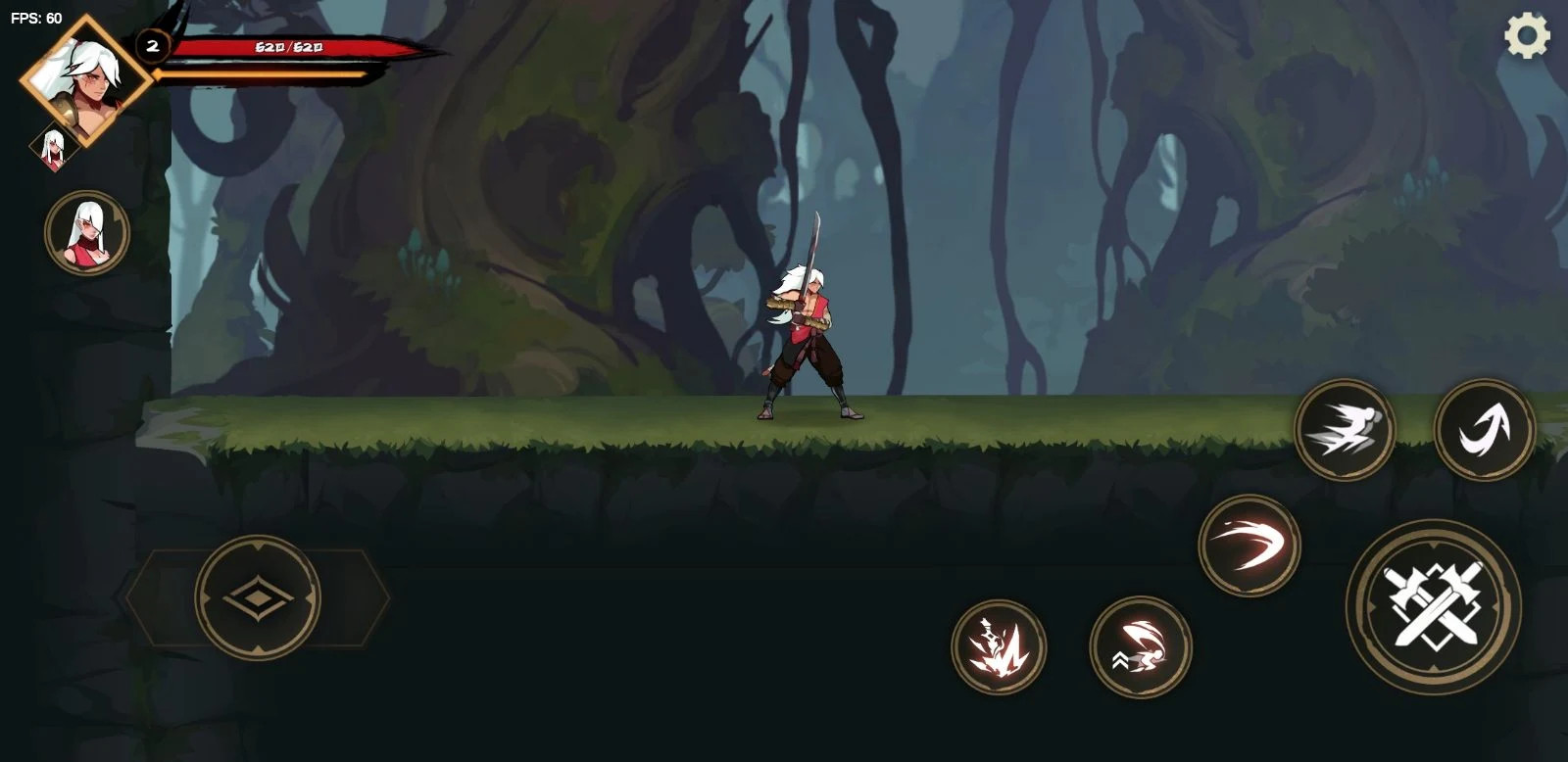This screenshot has width=1568, height=762.
Task: Open the settings gear menu
Action: click(x=1527, y=37)
